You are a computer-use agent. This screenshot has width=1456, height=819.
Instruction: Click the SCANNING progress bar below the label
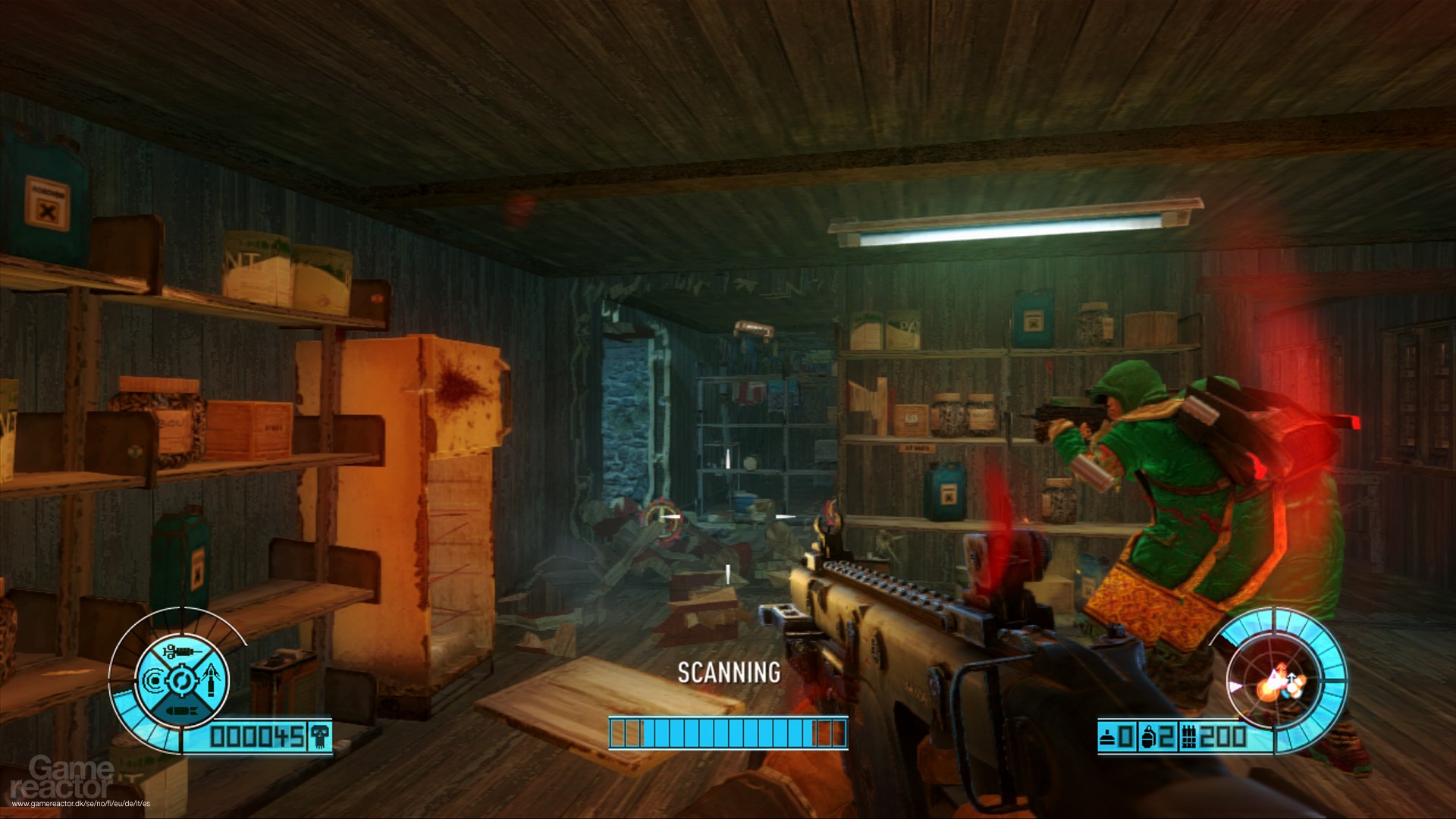pos(728,733)
